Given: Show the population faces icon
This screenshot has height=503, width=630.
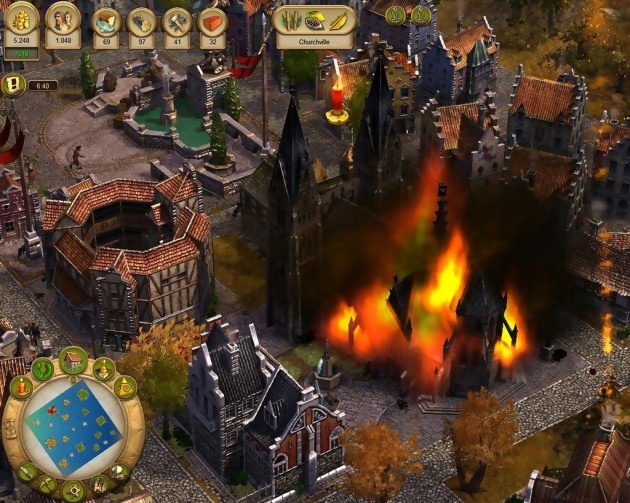Looking at the screenshot, I should [x=63, y=18].
